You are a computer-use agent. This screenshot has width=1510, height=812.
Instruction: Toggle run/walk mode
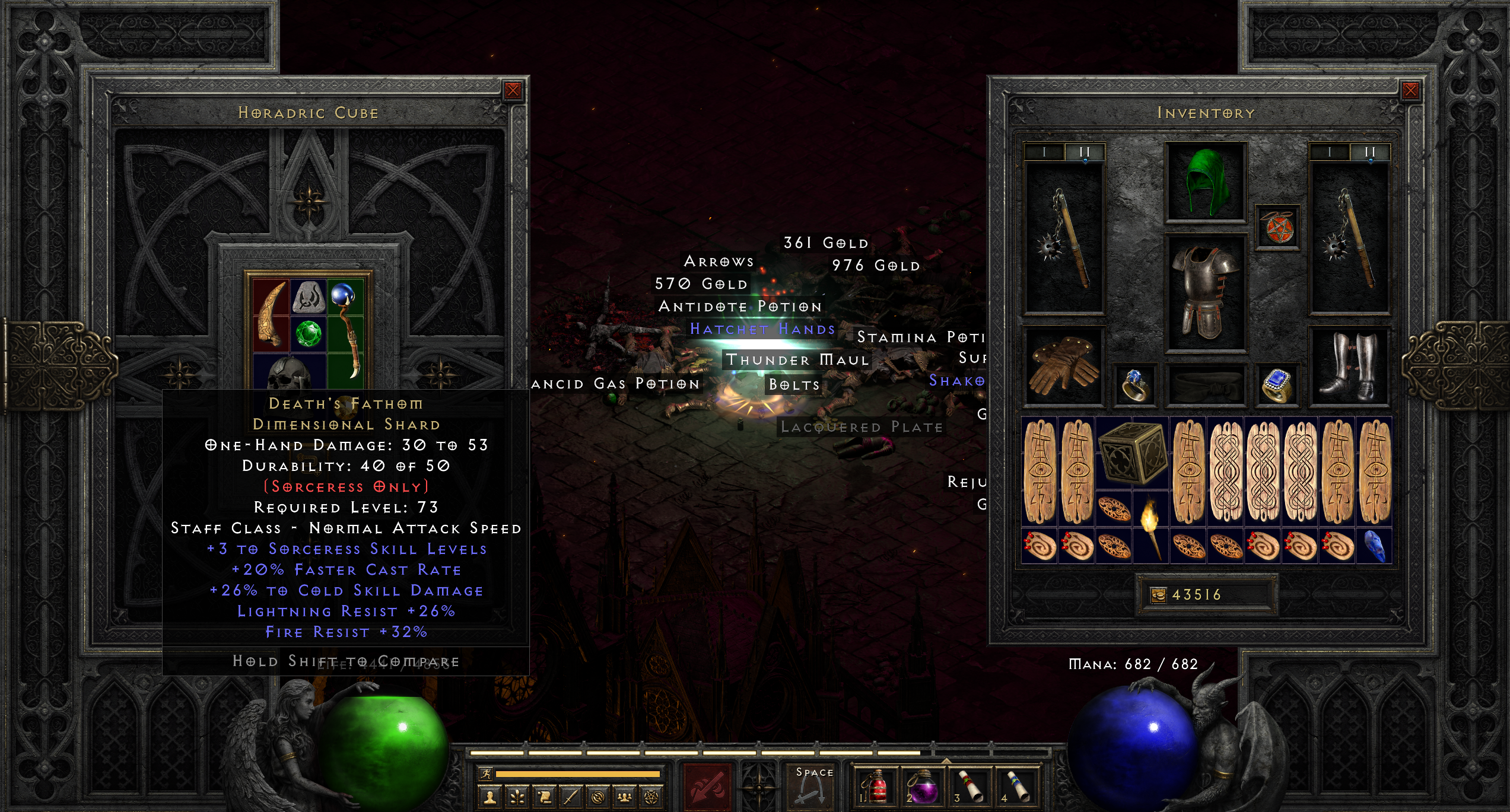[487, 775]
